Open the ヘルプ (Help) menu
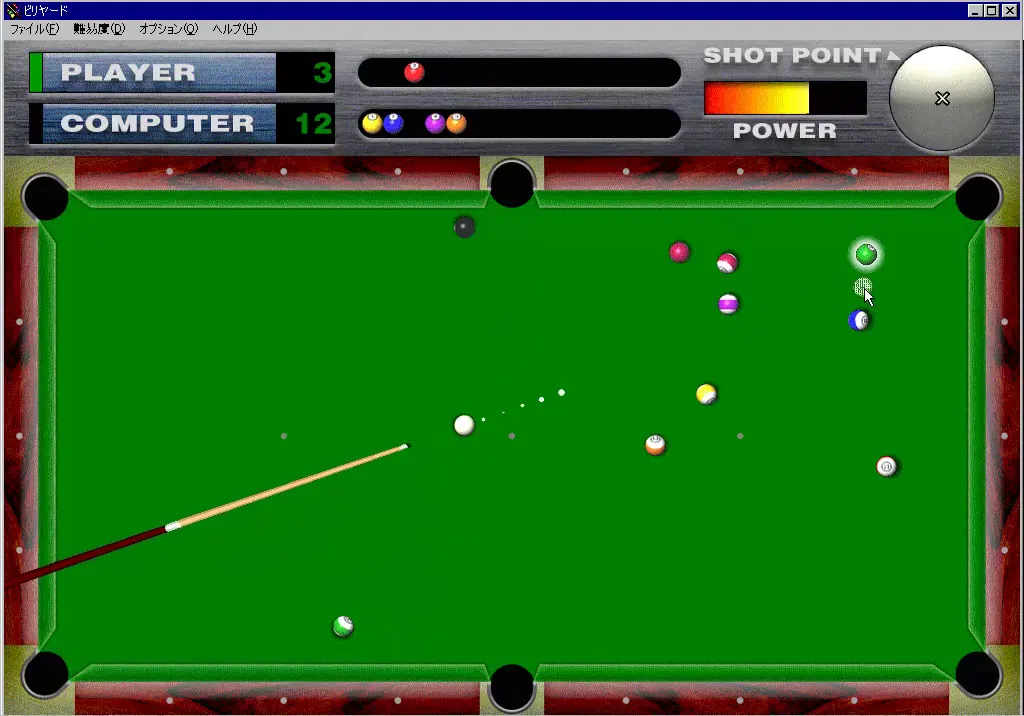This screenshot has height=716, width=1024. pyautogui.click(x=234, y=29)
